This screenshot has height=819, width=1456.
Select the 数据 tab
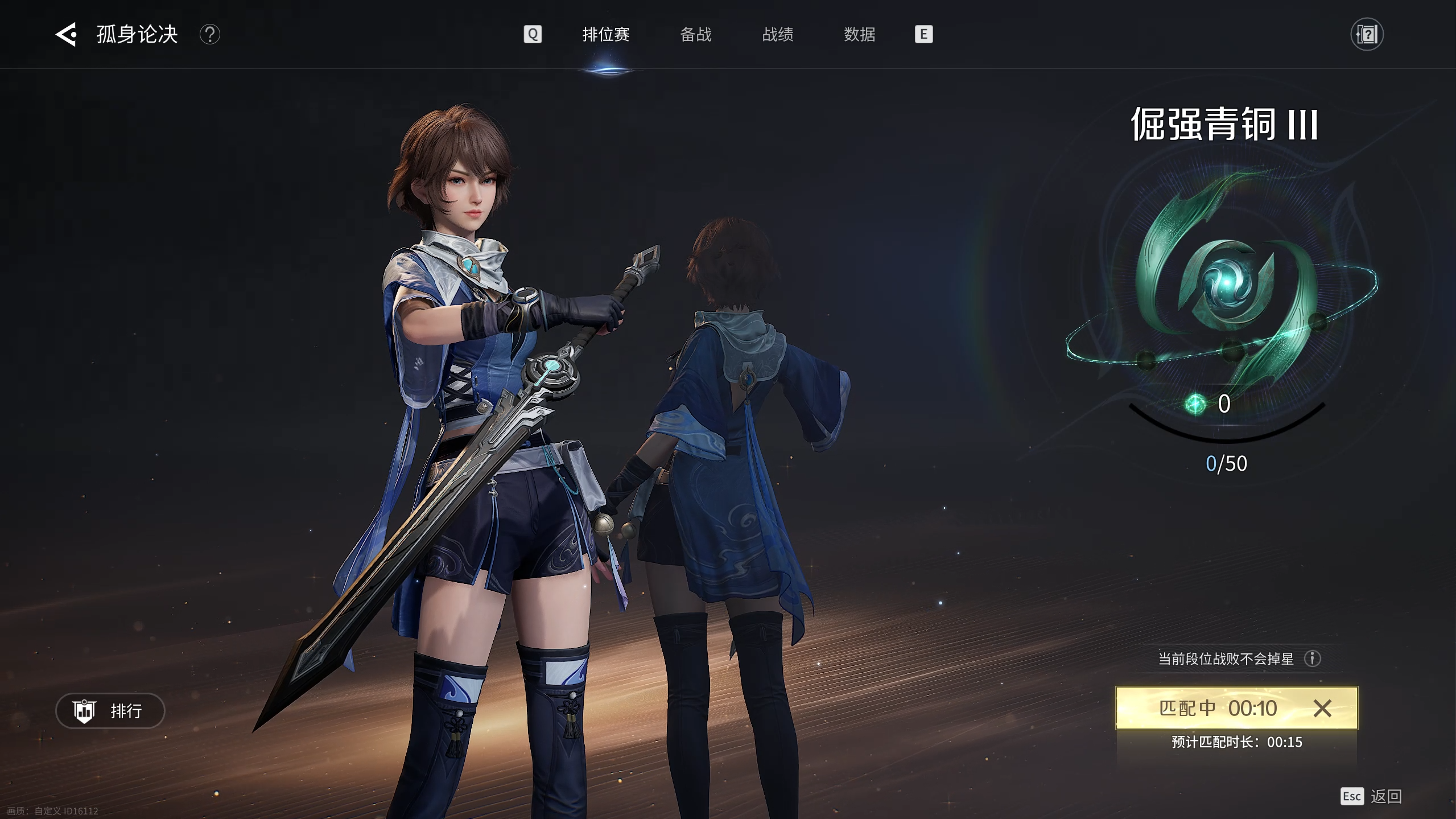tap(859, 34)
